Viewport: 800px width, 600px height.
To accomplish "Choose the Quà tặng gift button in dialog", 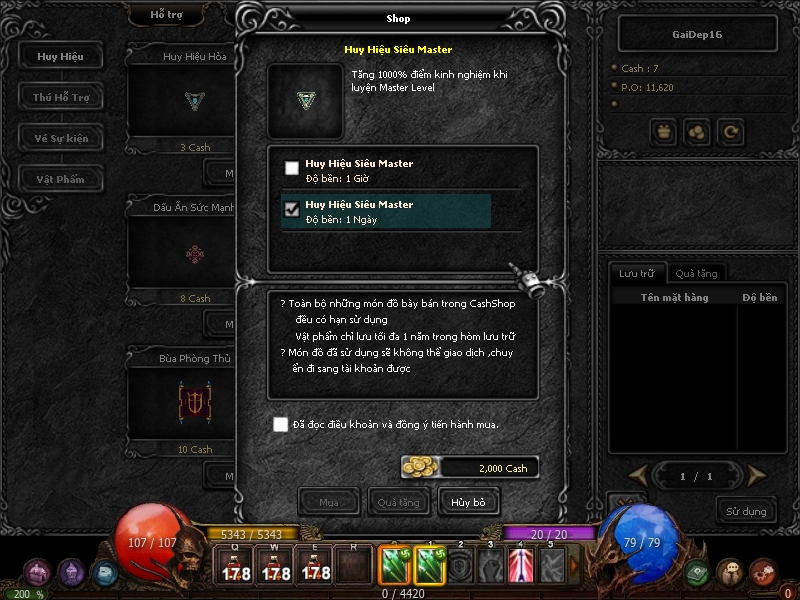I will pyautogui.click(x=398, y=501).
